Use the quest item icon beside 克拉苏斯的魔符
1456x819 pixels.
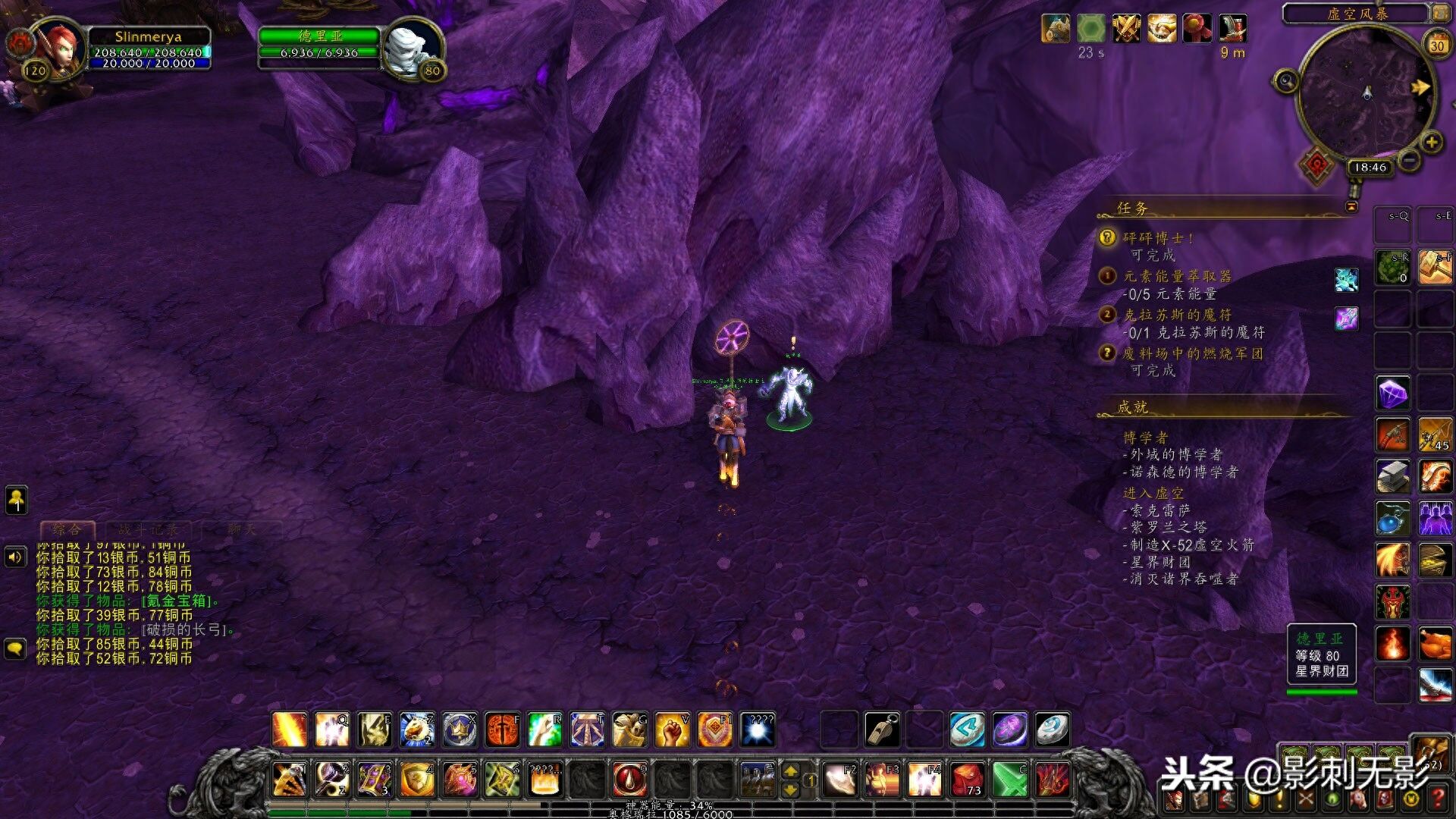click(x=1346, y=318)
